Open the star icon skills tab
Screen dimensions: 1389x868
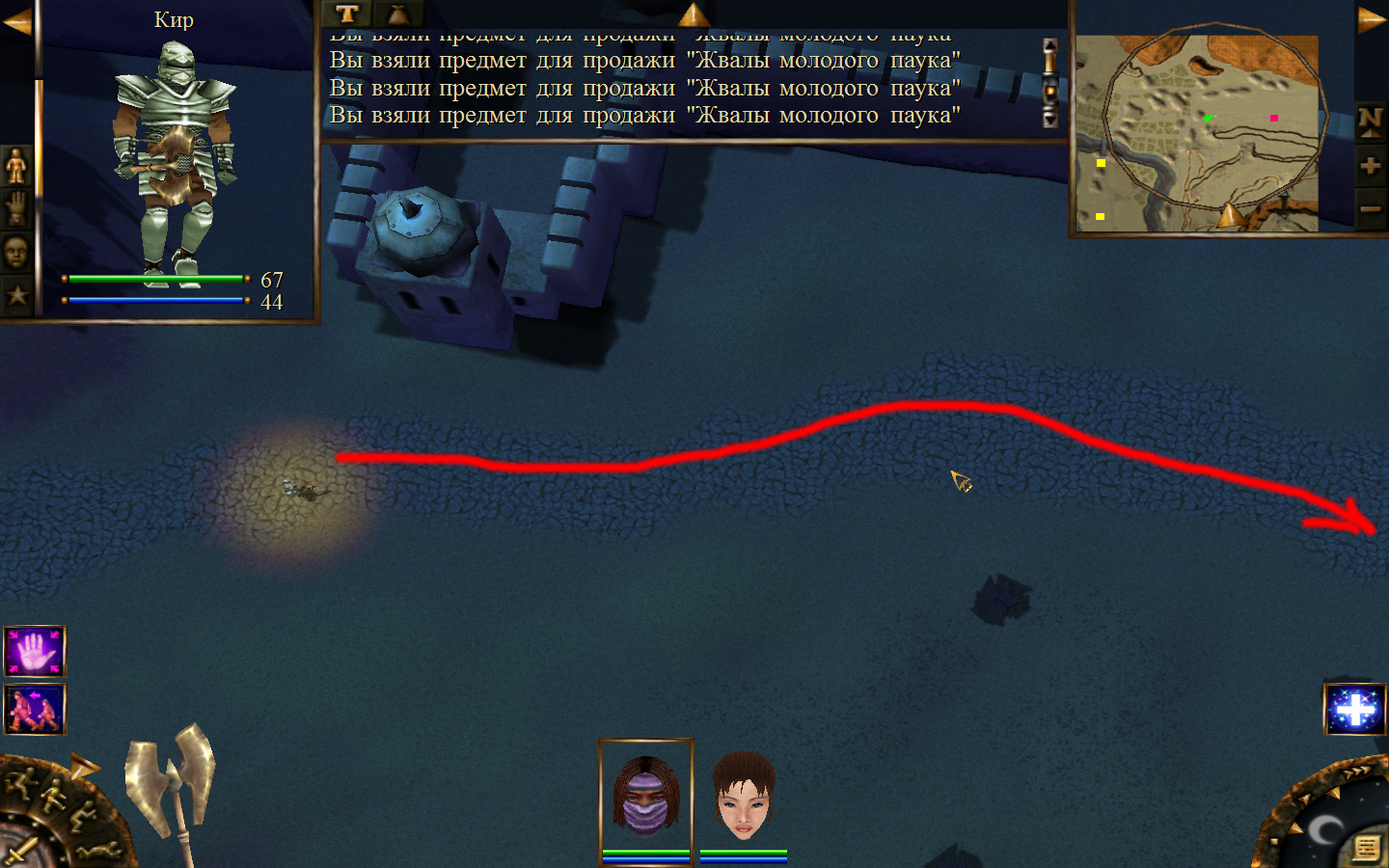(16, 294)
